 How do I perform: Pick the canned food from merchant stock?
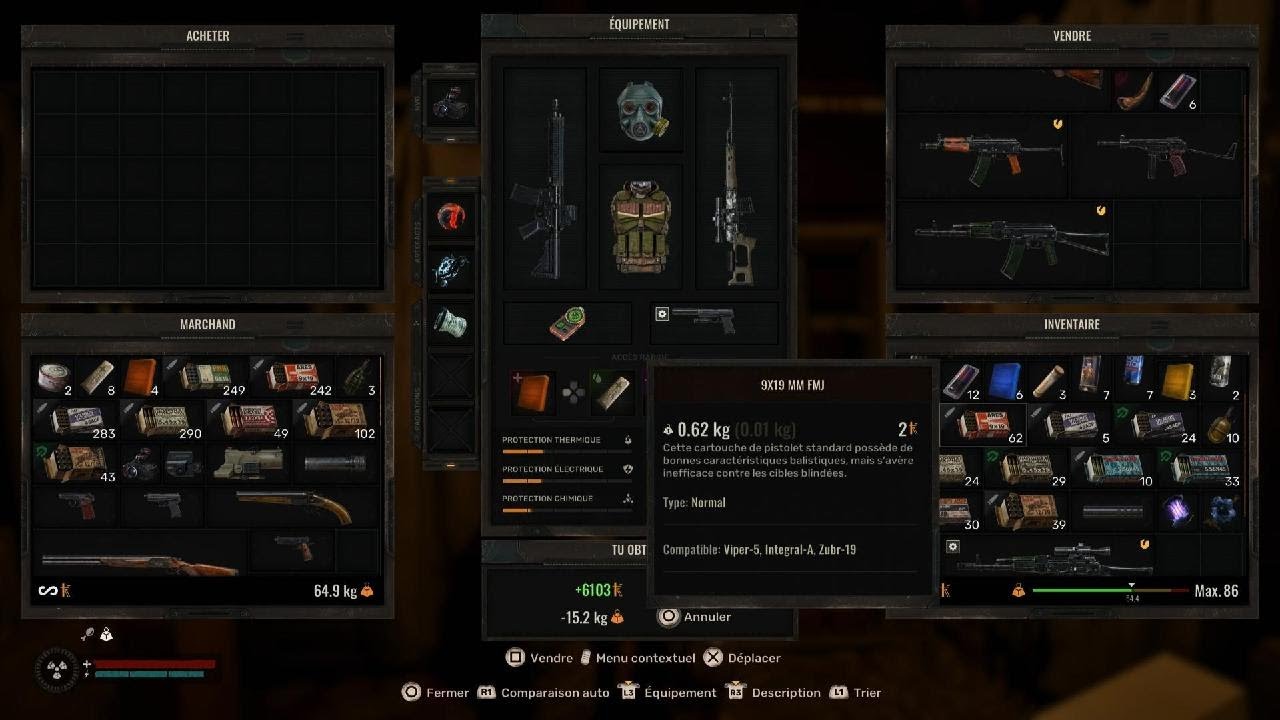pos(53,377)
